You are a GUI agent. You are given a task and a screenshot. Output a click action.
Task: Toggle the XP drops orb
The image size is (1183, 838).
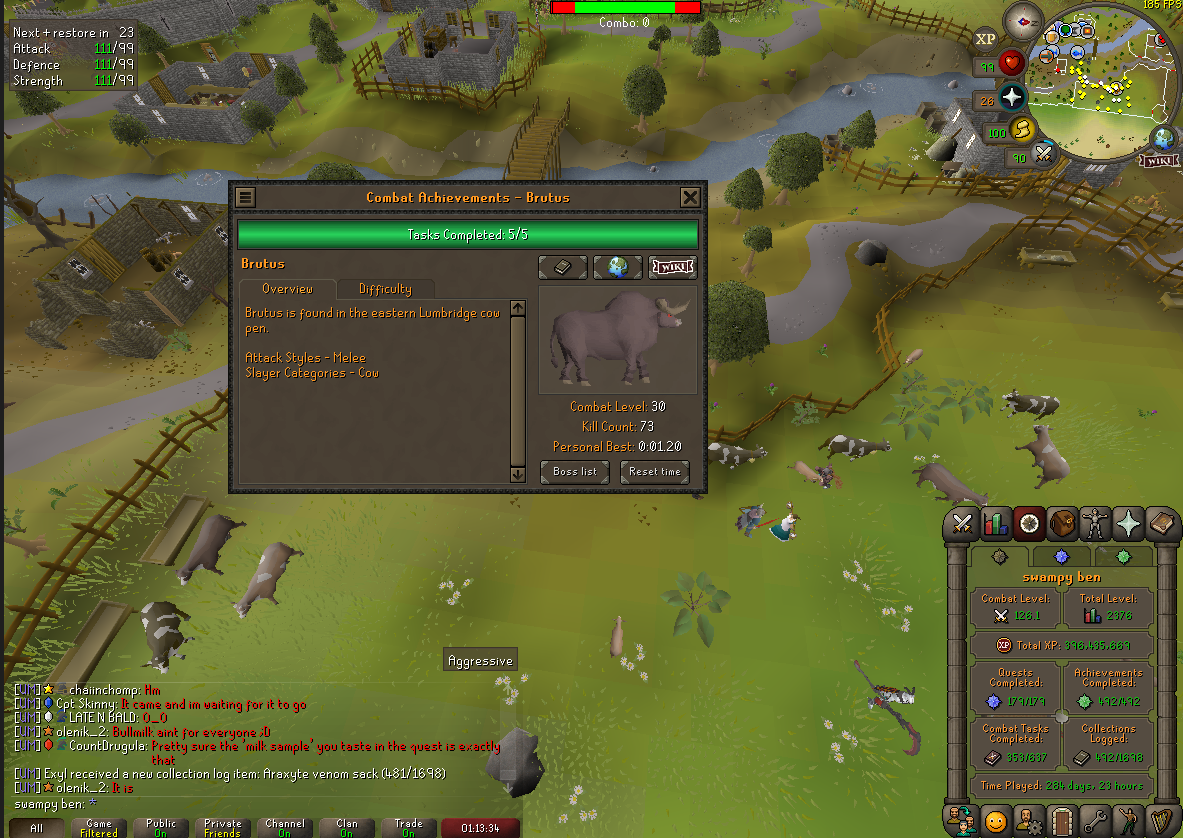(x=986, y=39)
